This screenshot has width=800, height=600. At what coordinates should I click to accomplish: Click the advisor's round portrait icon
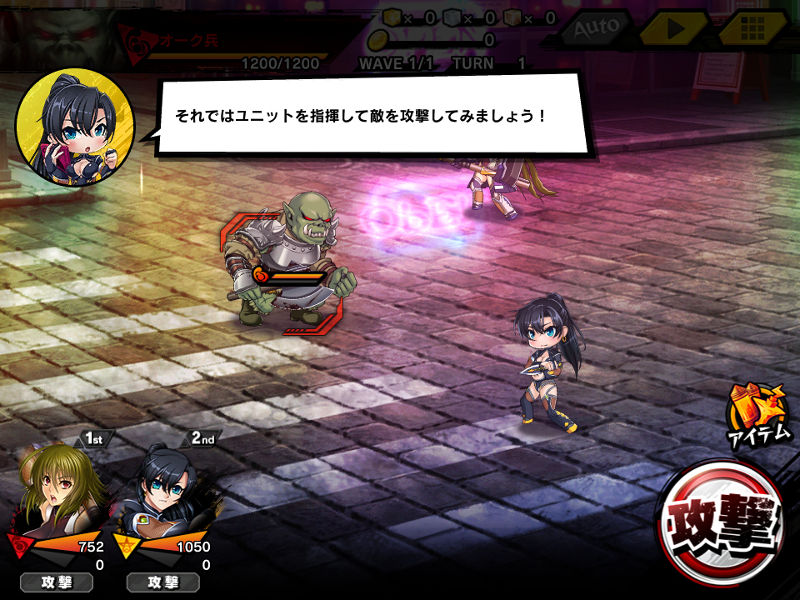point(75,127)
